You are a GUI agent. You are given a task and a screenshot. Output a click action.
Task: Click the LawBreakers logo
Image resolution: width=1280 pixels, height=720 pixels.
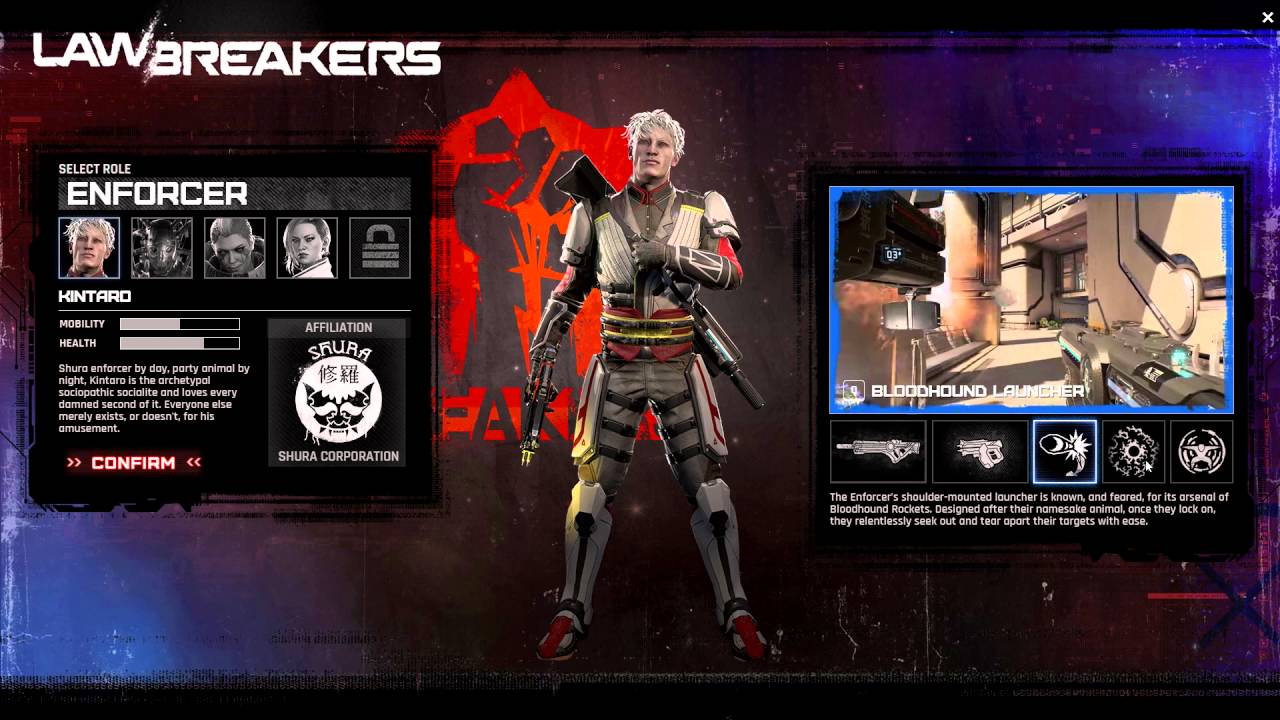point(237,50)
